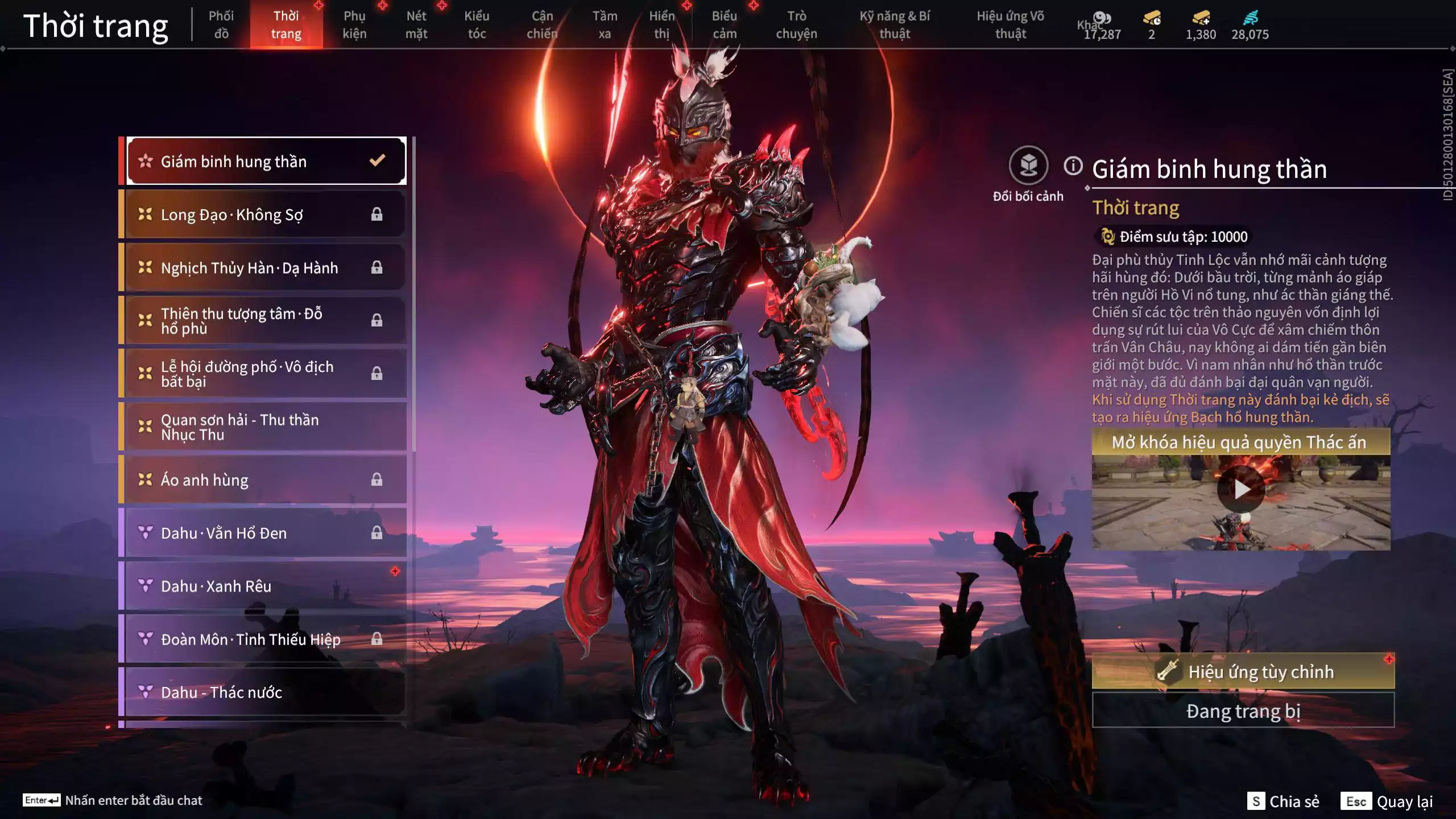The height and width of the screenshot is (819, 1456).
Task: Show the Hiệu ứng Võ thuật tab
Action: (x=1010, y=25)
